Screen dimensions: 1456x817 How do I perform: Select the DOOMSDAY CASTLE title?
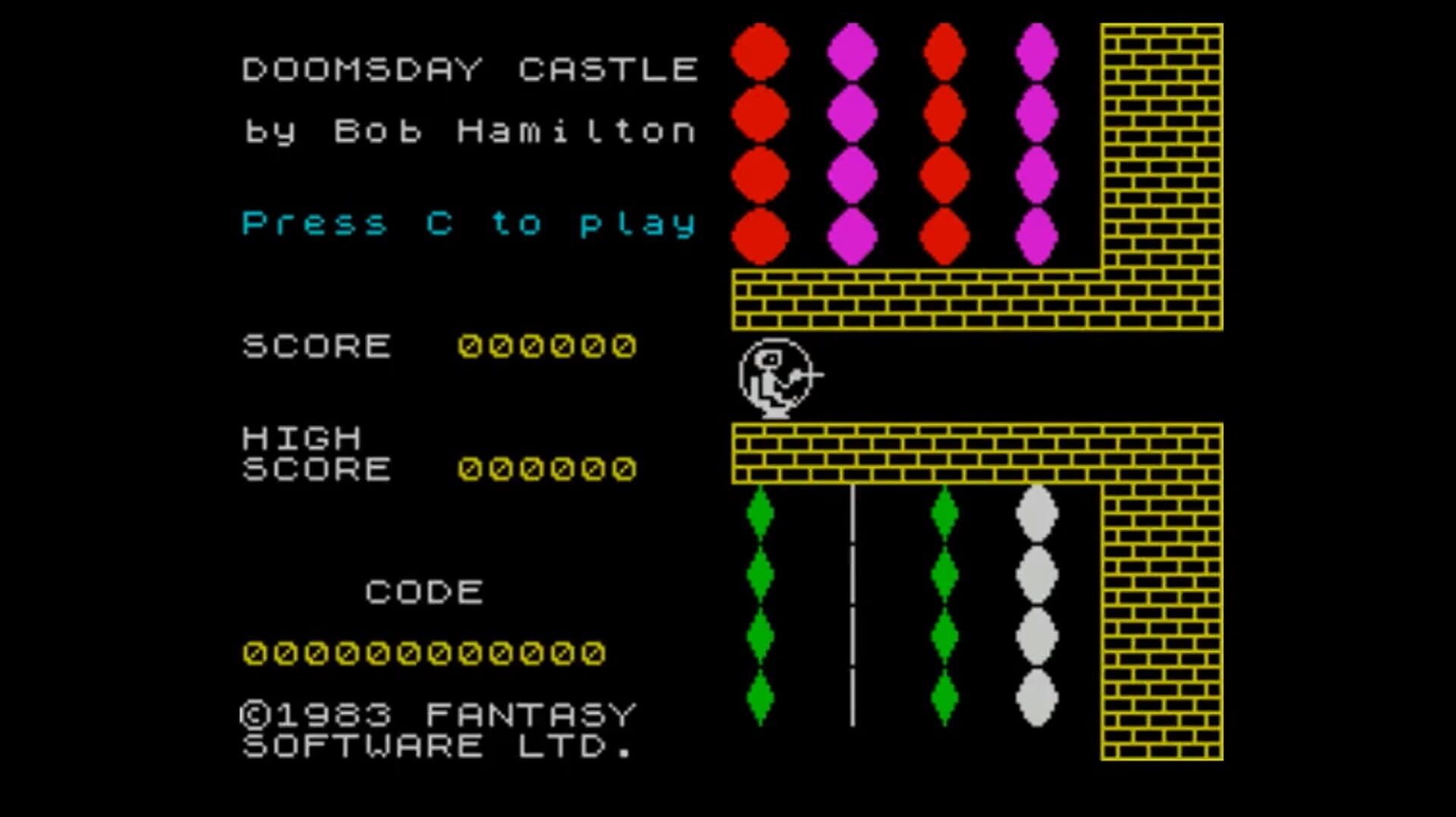[x=469, y=68]
